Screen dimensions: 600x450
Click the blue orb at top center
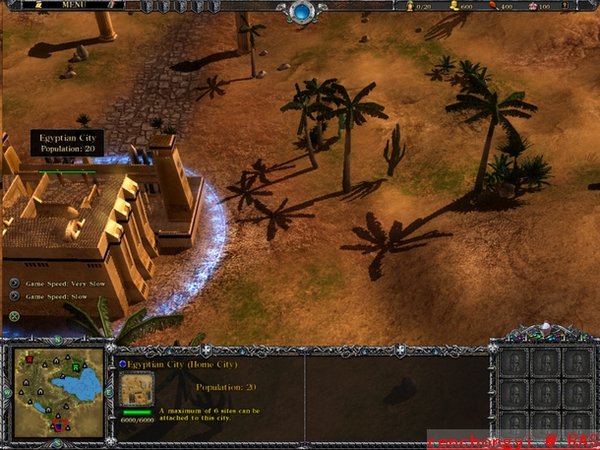300,12
